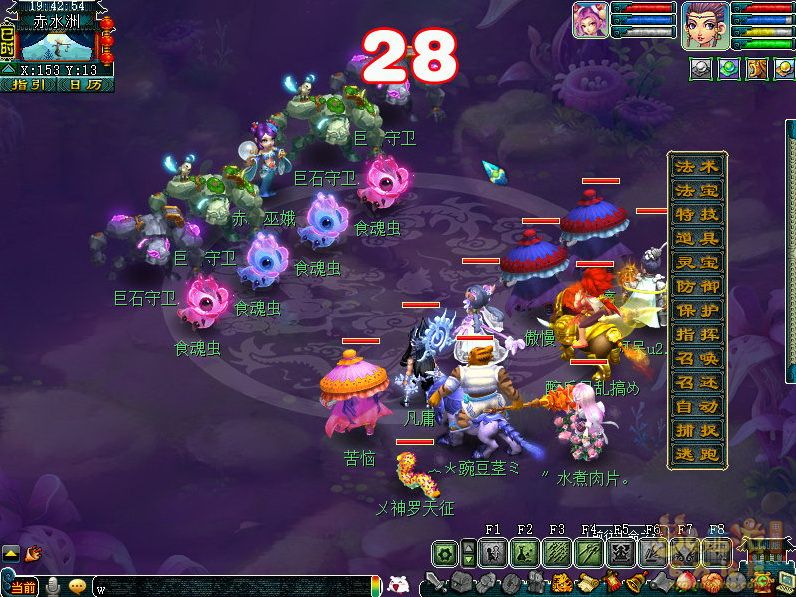Choose the 捕捉 capture command
This screenshot has height=597, width=796.
click(697, 431)
